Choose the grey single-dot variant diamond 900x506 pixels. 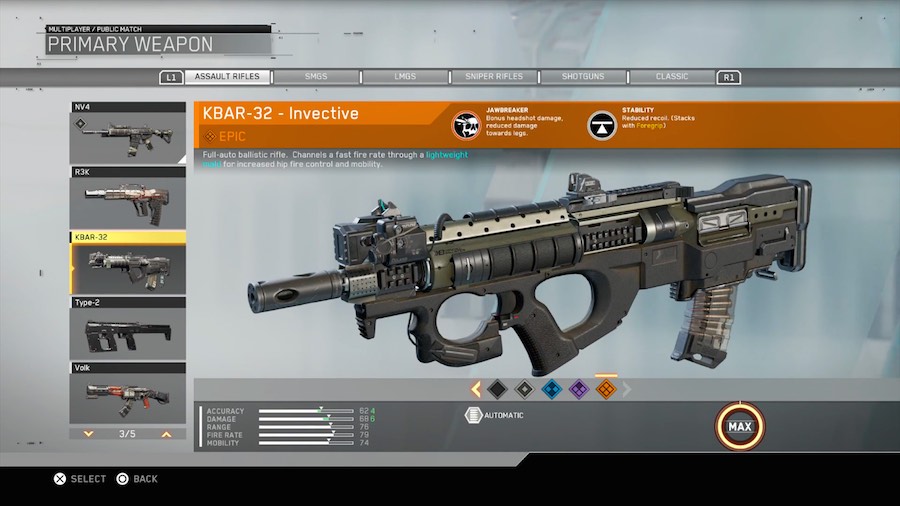tap(523, 389)
